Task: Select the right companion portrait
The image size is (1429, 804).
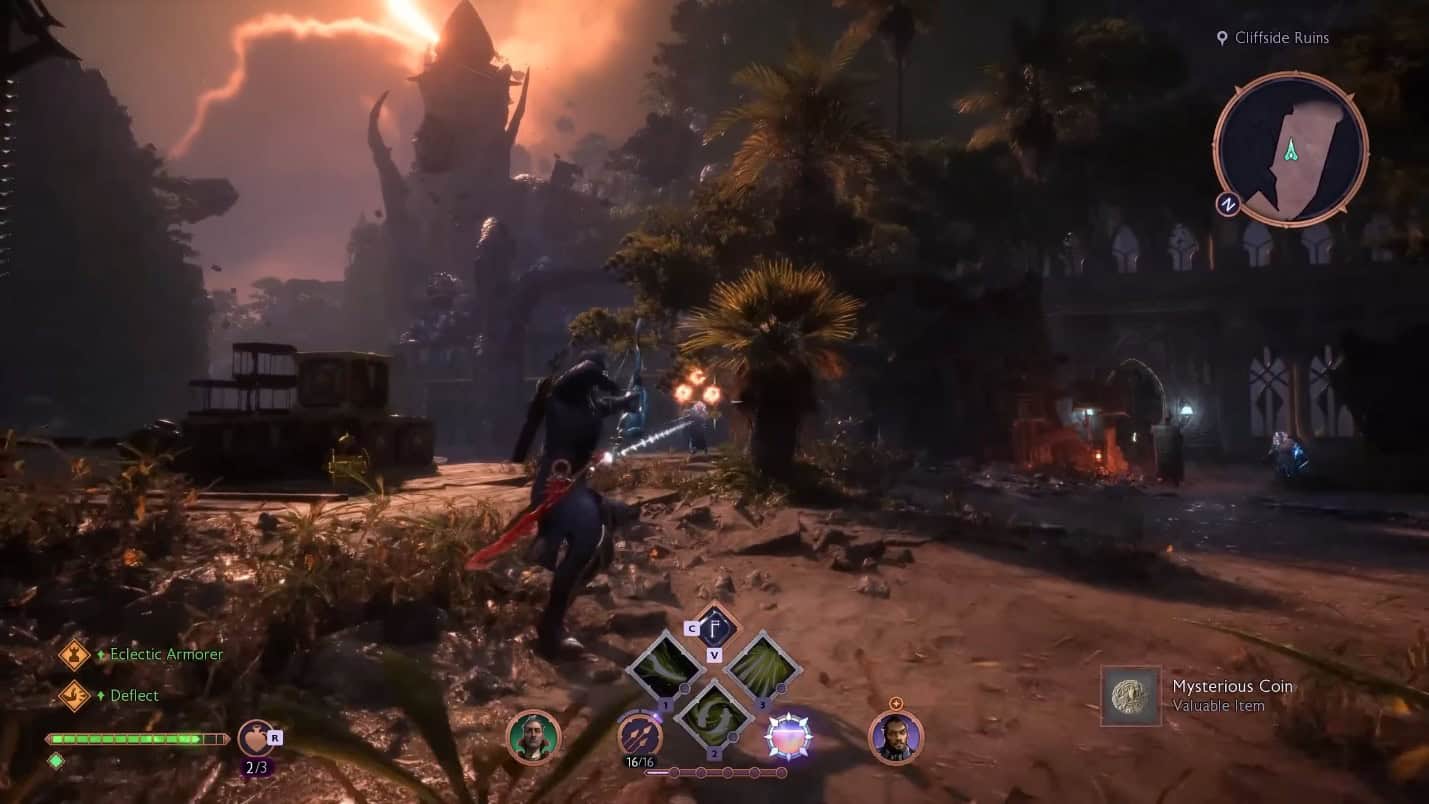Action: click(898, 740)
